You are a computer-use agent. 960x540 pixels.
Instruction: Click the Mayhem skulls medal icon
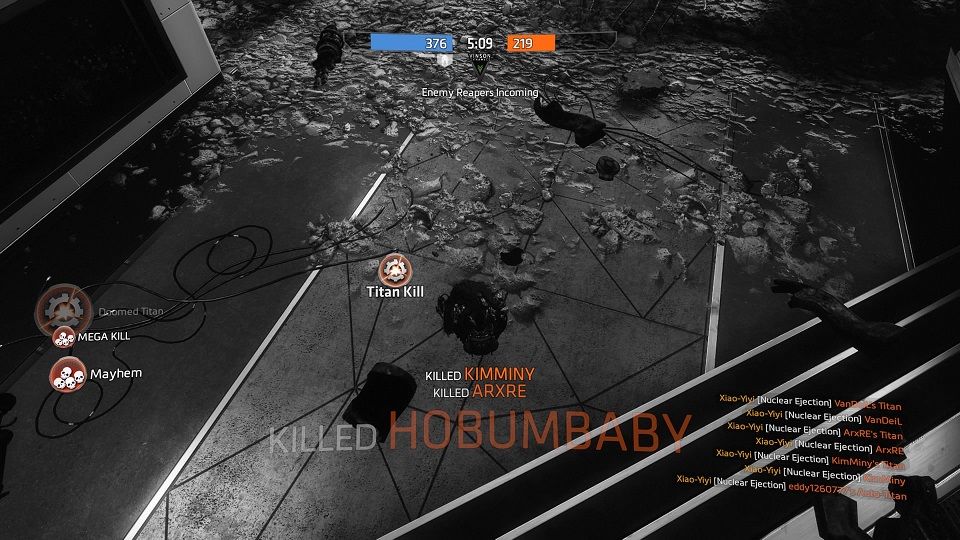coord(66,374)
